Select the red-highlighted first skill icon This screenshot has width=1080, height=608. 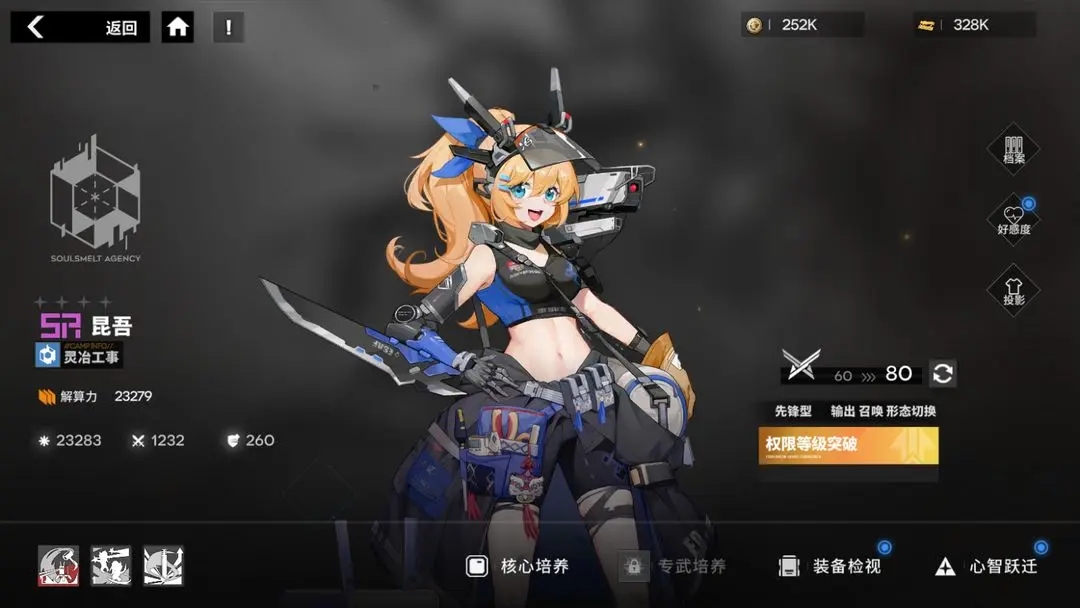(x=58, y=566)
